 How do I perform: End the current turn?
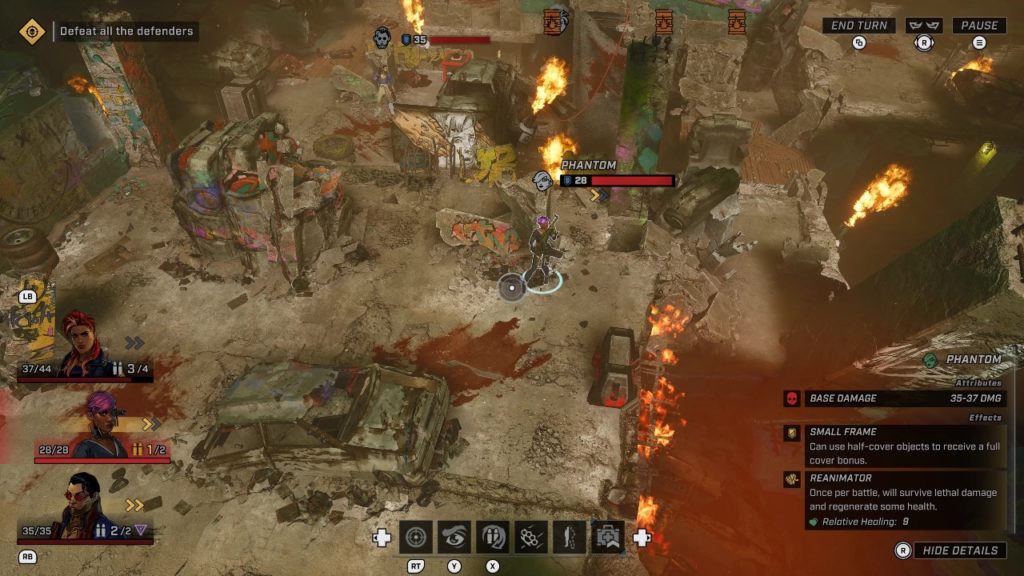click(x=859, y=26)
